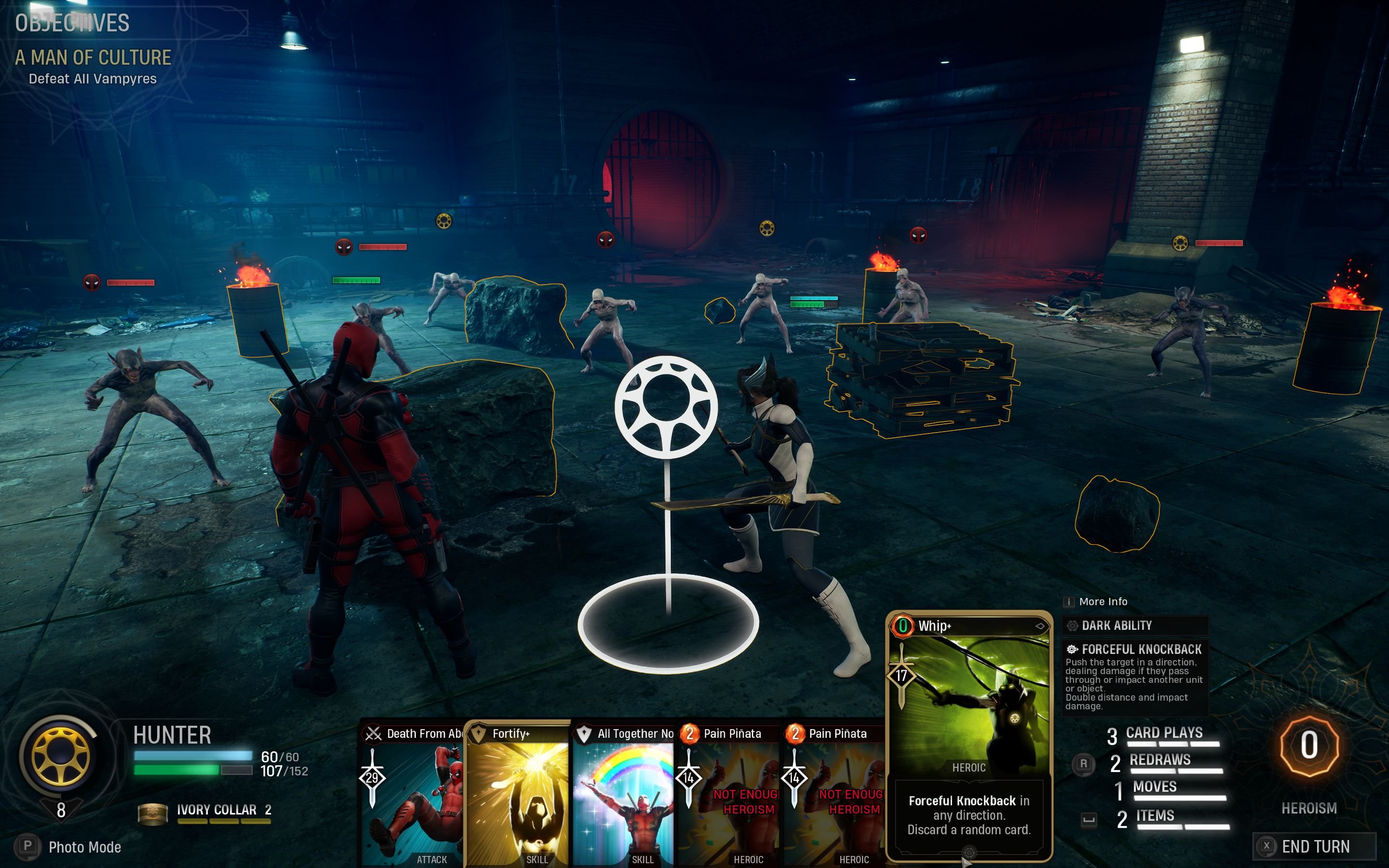Show More Info for the card
This screenshot has width=1389, height=868.
[x=1102, y=602]
